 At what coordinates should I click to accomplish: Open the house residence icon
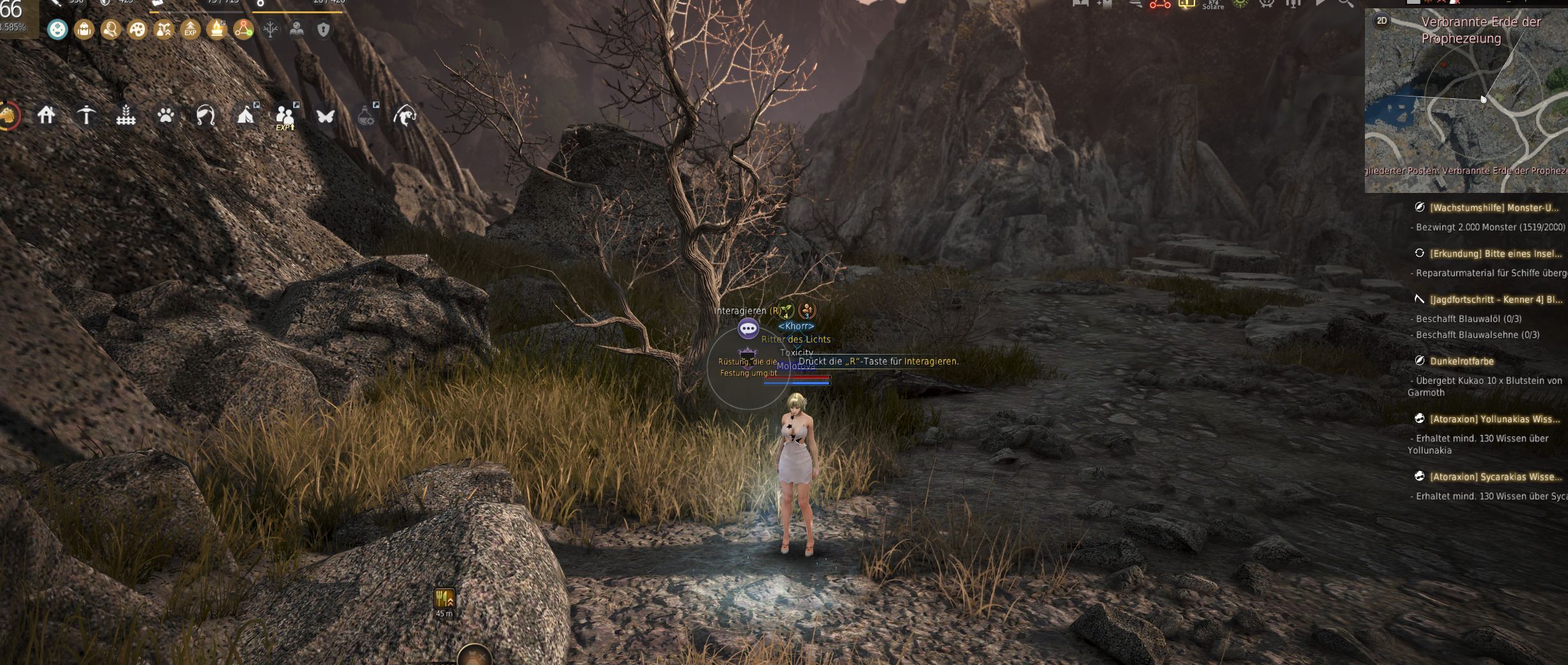click(46, 116)
